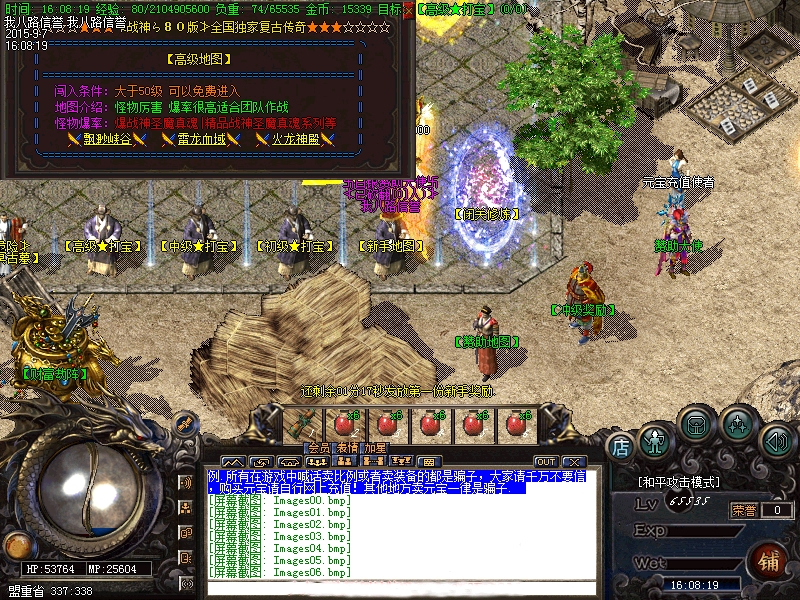Enter the 飘渺峡谷 map link

click(x=99, y=139)
